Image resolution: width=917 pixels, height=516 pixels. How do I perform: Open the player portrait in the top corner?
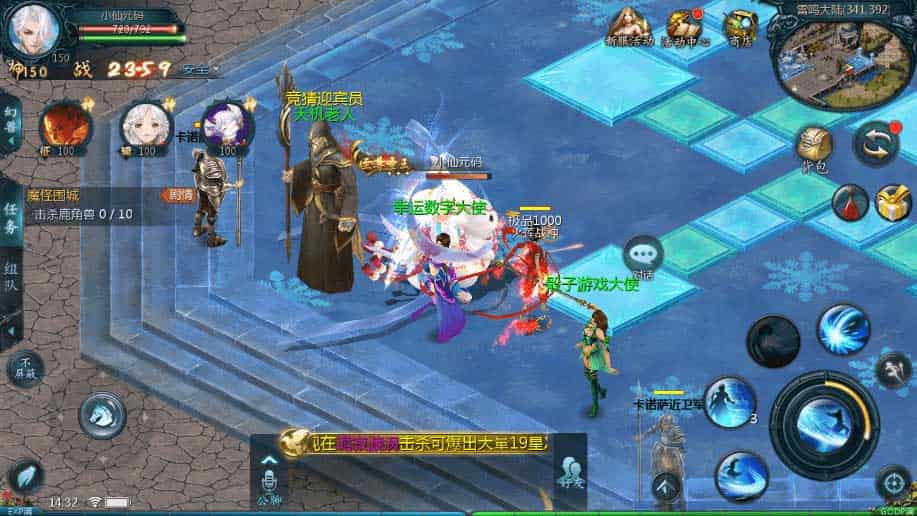tap(32, 31)
